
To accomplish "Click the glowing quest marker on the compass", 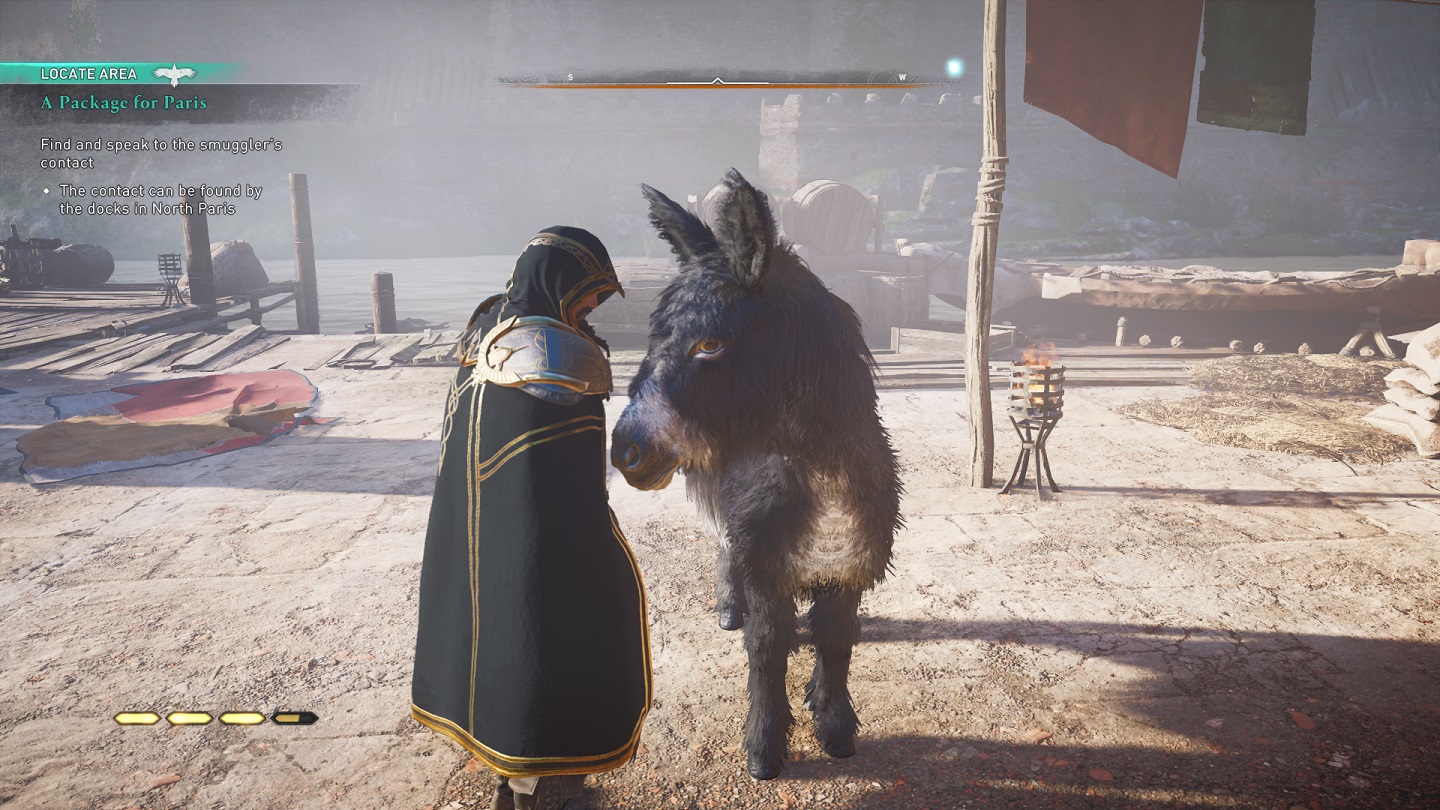I will click(x=954, y=68).
